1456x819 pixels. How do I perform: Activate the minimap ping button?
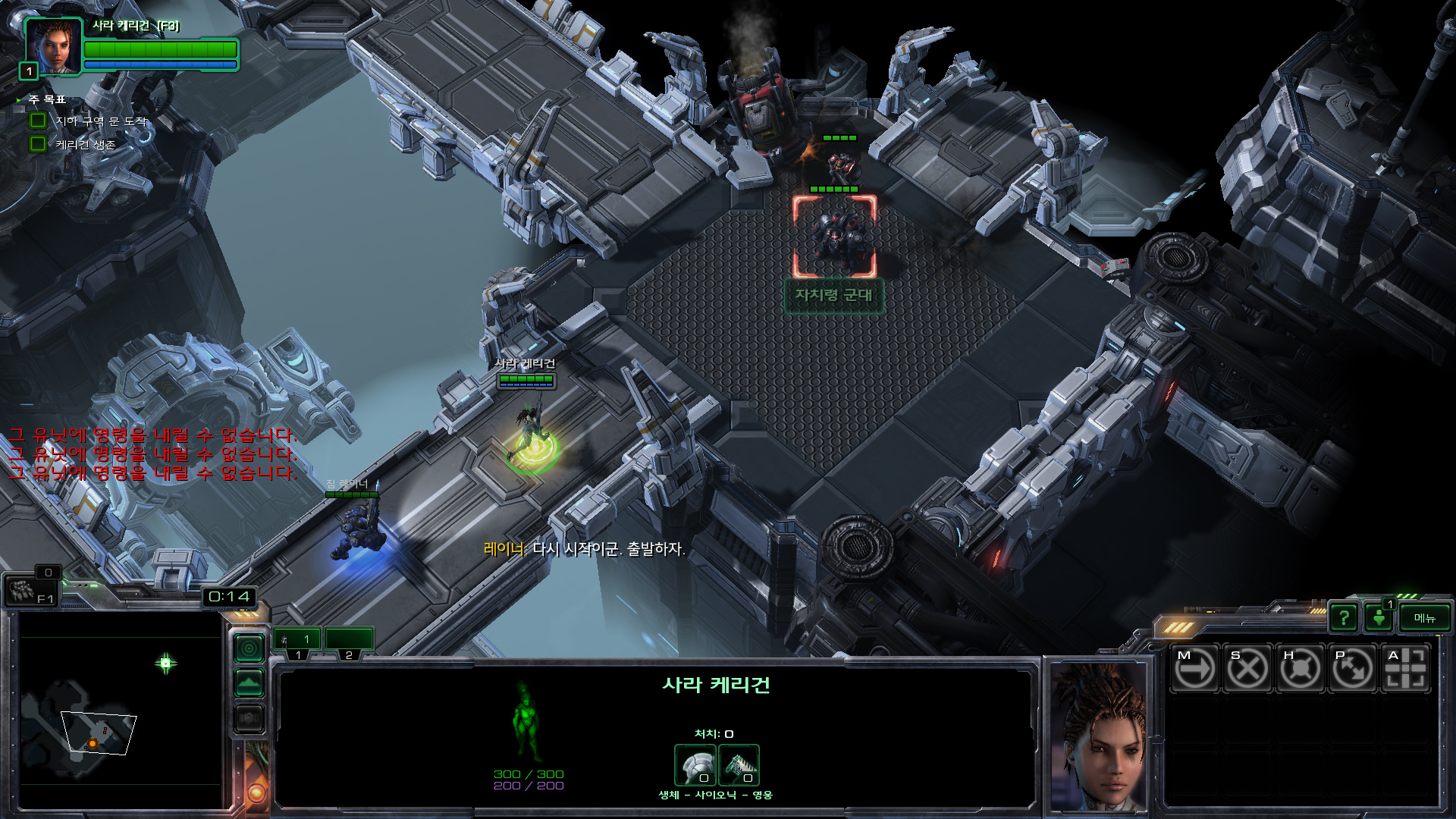click(249, 648)
